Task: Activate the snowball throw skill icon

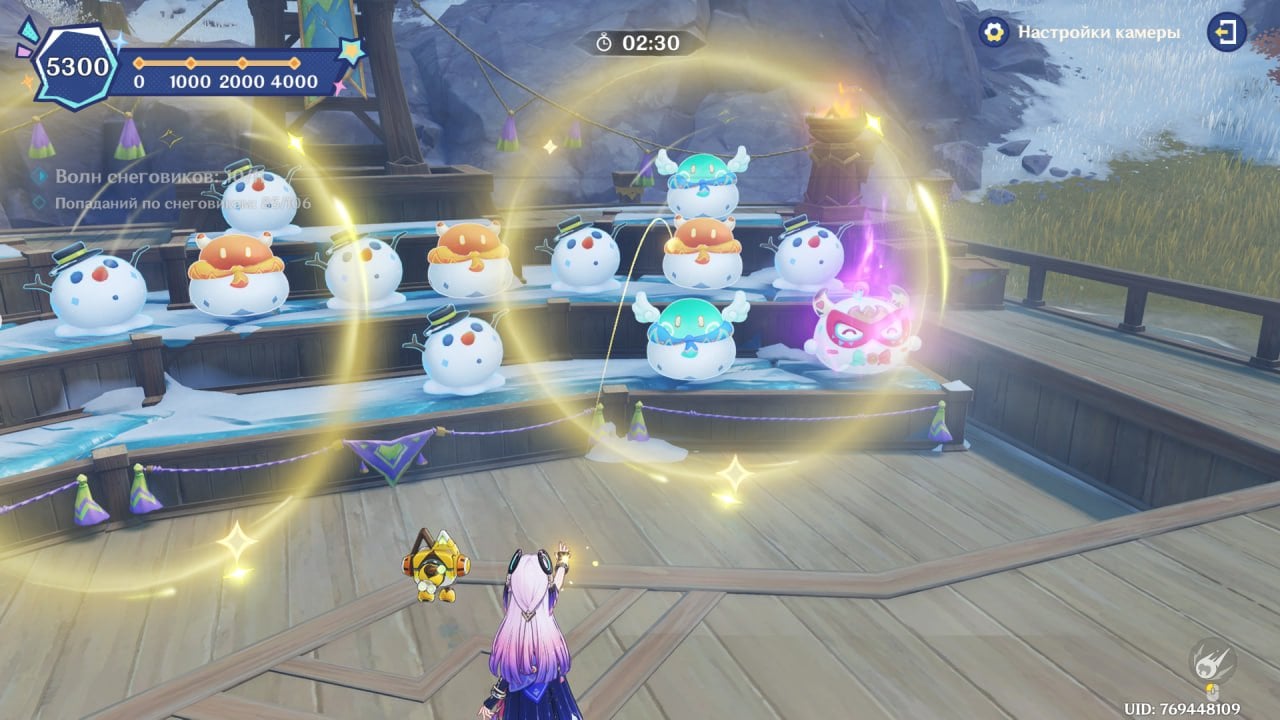Action: tap(1211, 661)
